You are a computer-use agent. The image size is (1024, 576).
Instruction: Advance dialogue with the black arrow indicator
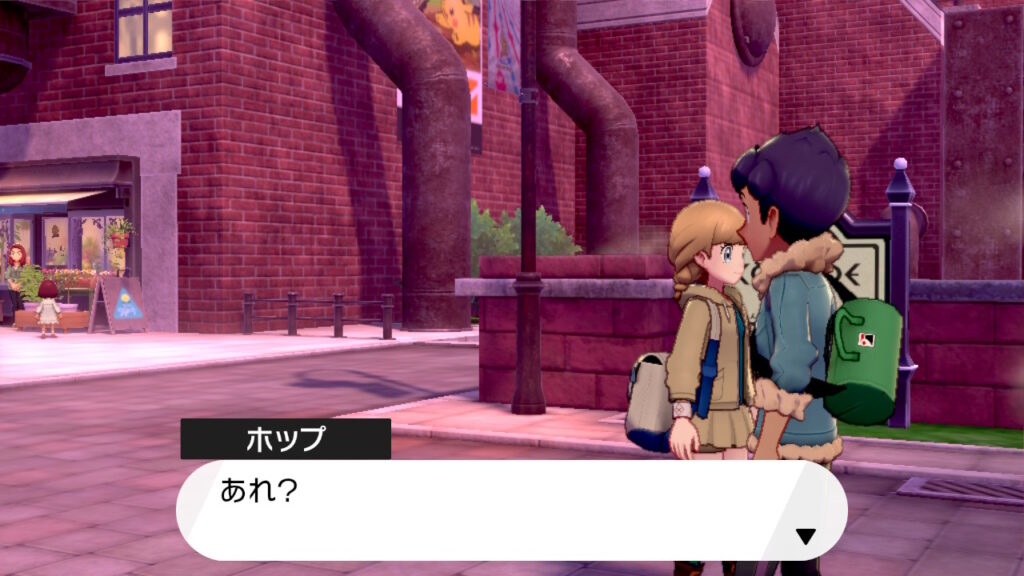(805, 536)
